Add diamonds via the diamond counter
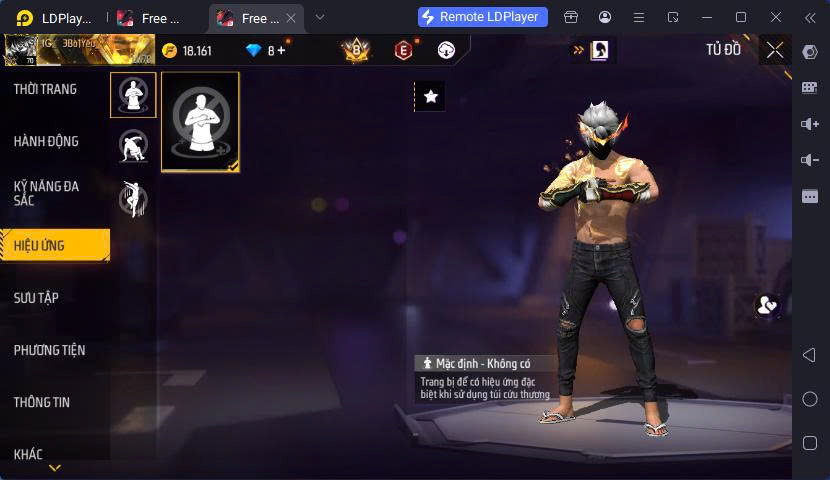The height and width of the screenshot is (480, 830). click(267, 50)
